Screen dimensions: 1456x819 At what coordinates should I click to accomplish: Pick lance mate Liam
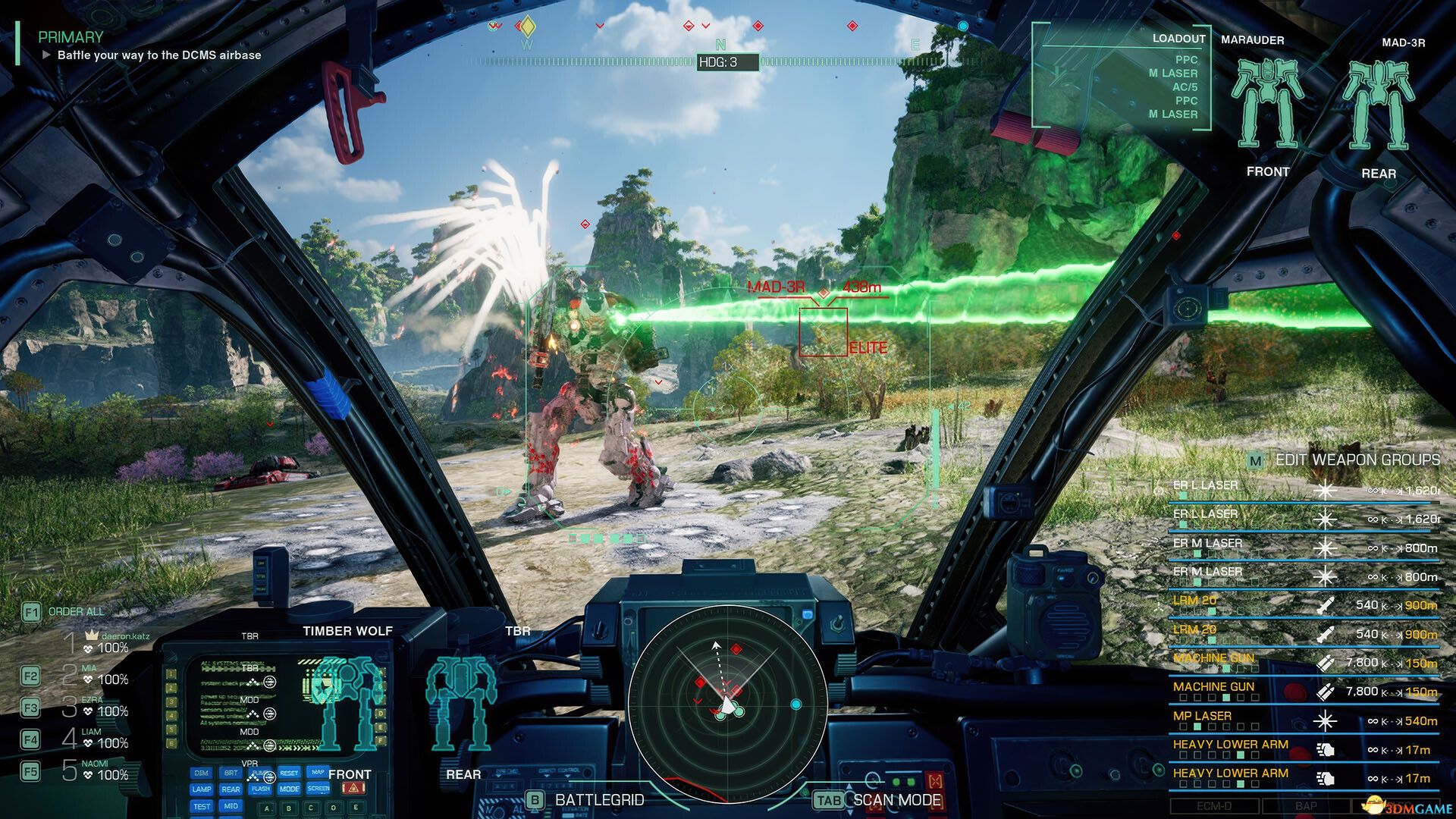96,739
